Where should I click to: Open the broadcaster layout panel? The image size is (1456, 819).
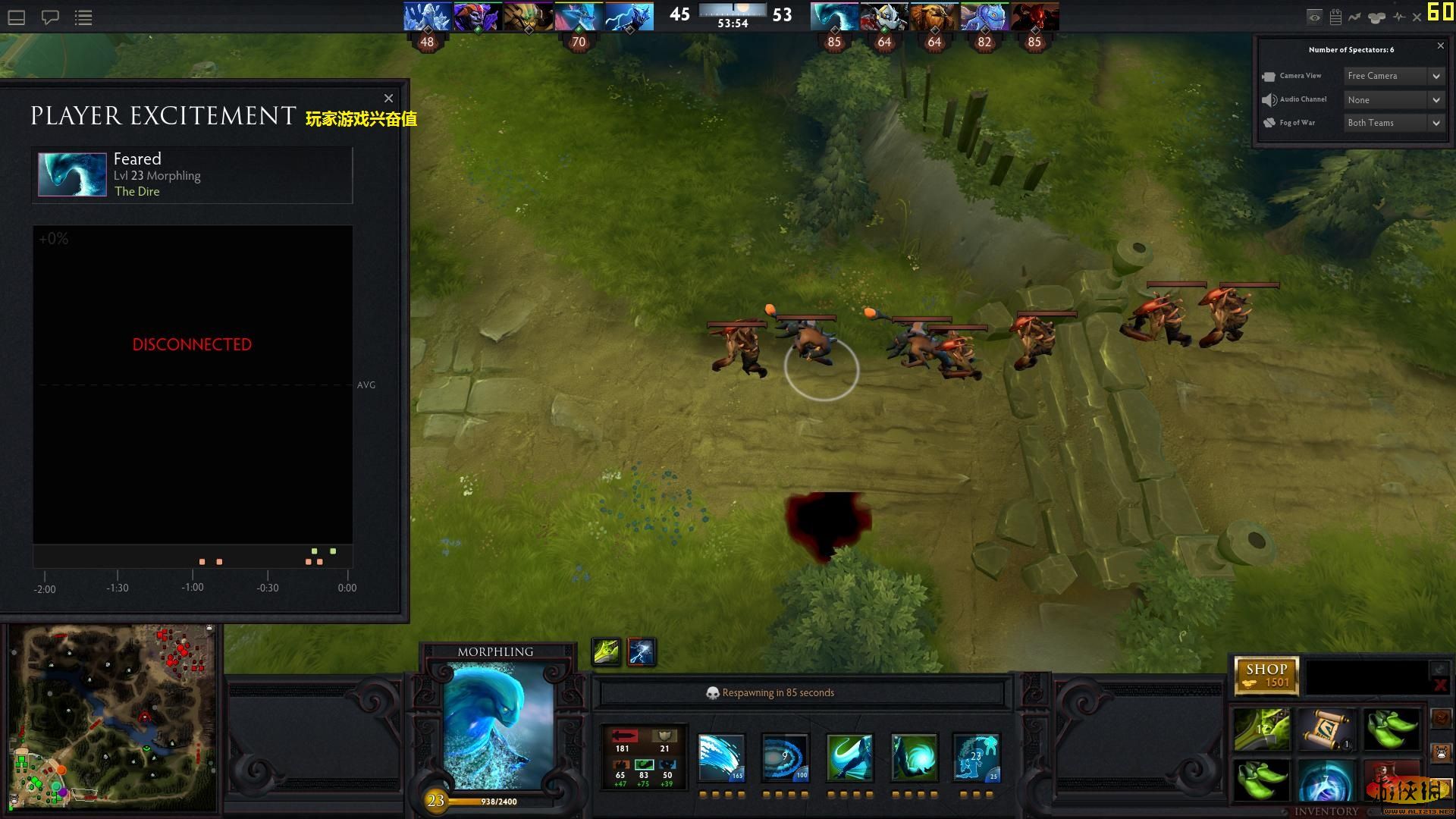(15, 17)
